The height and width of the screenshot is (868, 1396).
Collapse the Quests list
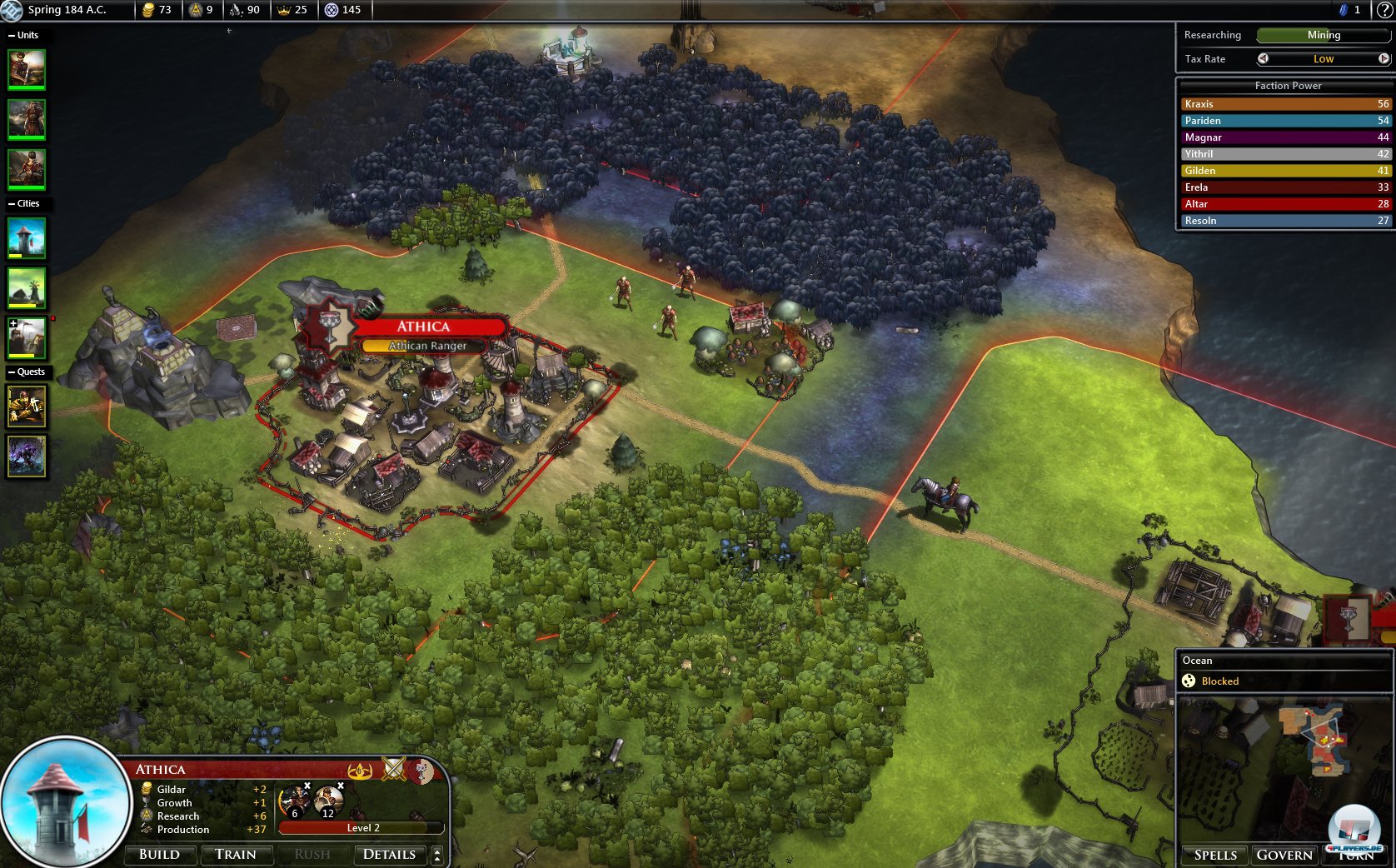pos(12,372)
